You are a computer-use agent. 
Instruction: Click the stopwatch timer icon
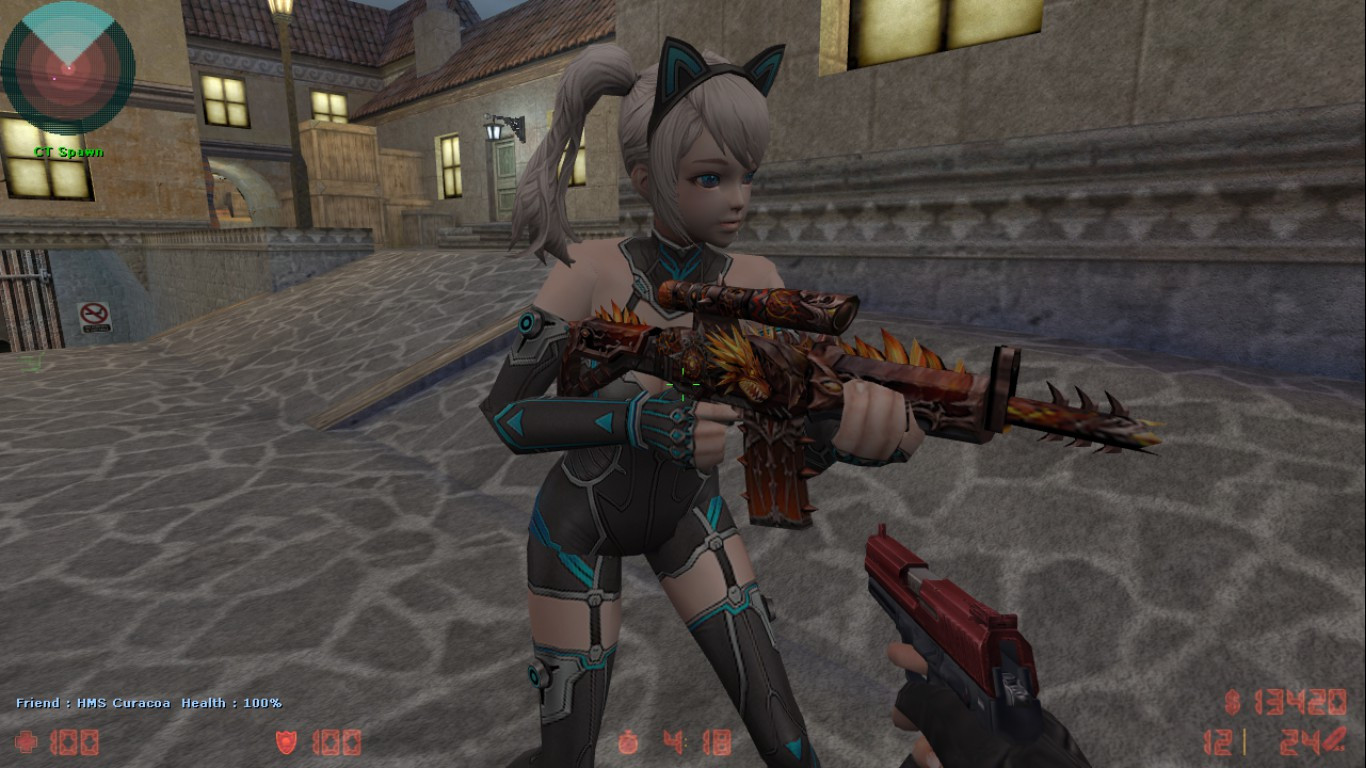[627, 743]
